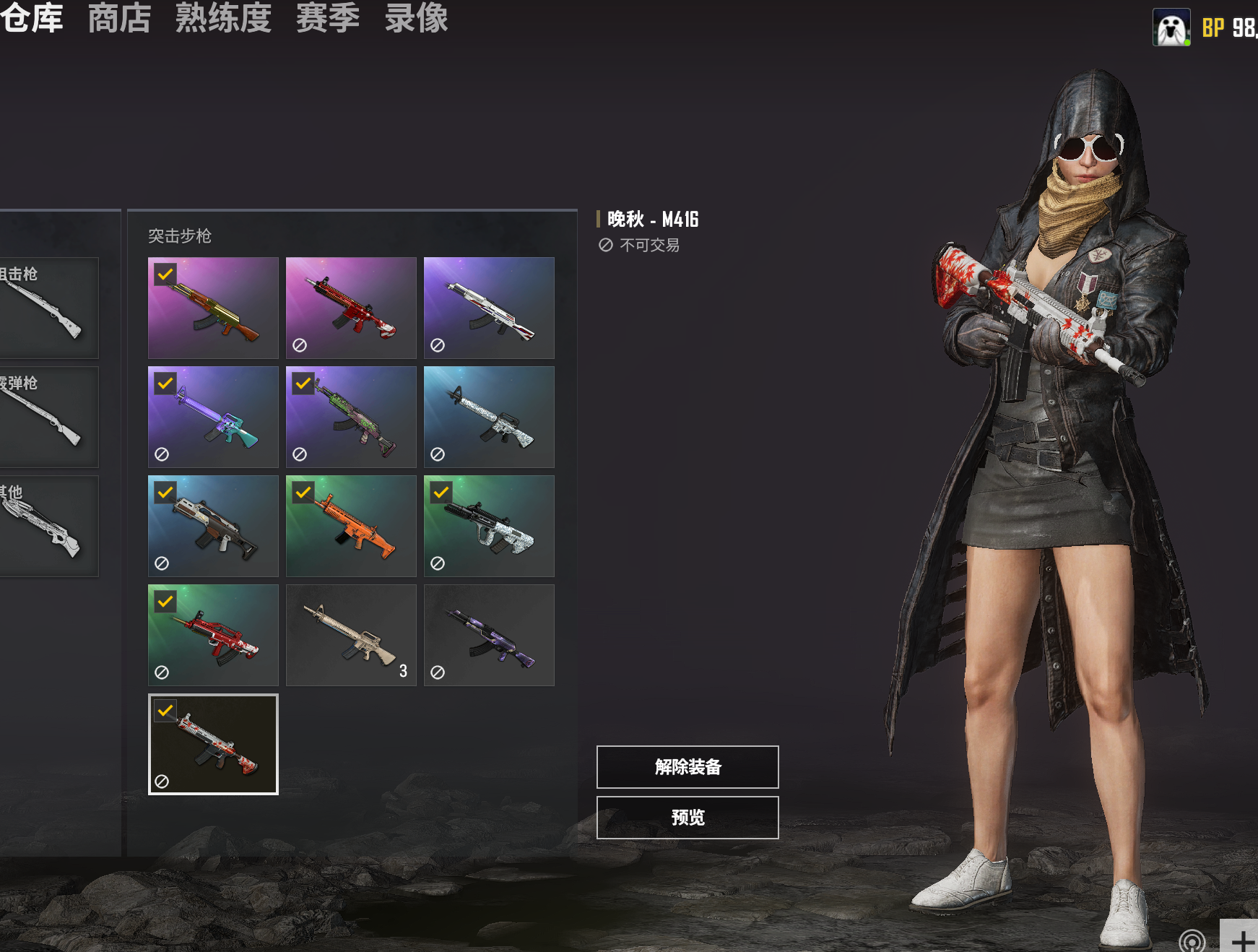Click the player avatar in top right

click(x=1171, y=27)
